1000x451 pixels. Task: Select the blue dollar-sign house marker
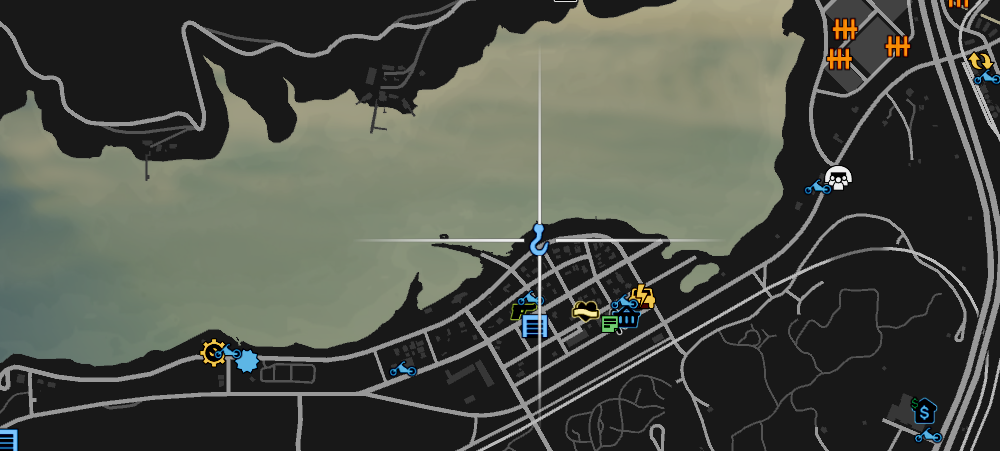(925, 410)
